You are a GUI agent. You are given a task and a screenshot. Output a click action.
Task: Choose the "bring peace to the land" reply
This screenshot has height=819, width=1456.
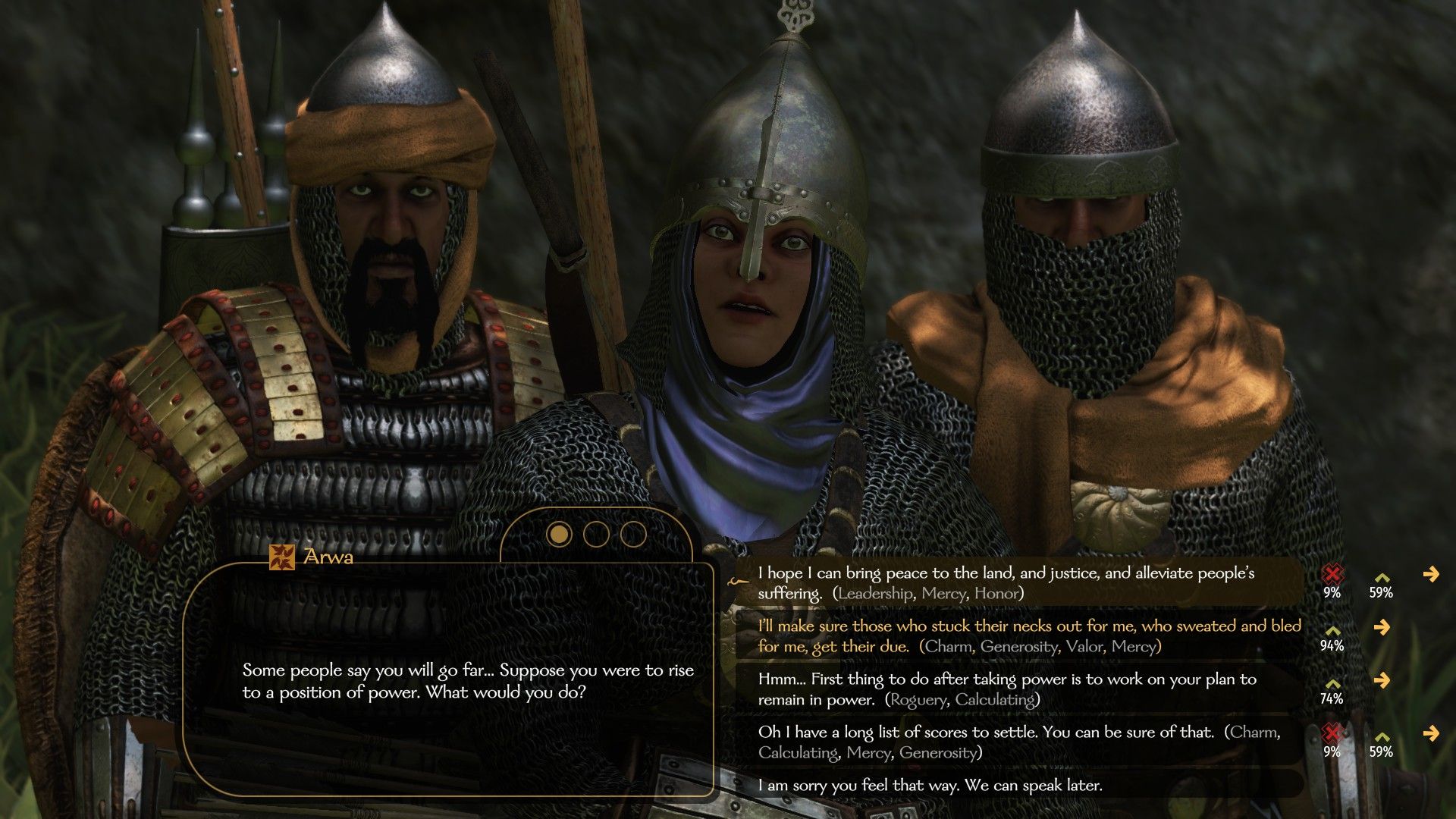[x=1005, y=583]
